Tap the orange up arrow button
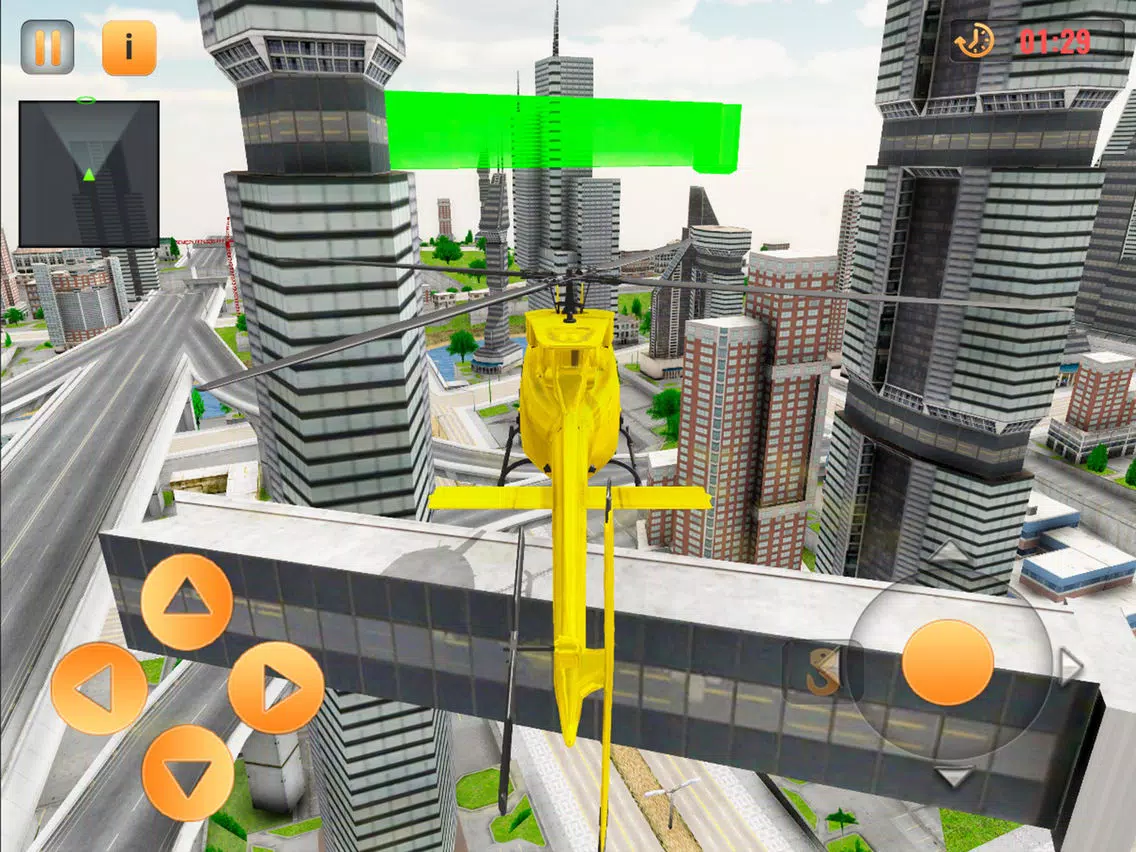This screenshot has height=852, width=1136. [187, 601]
